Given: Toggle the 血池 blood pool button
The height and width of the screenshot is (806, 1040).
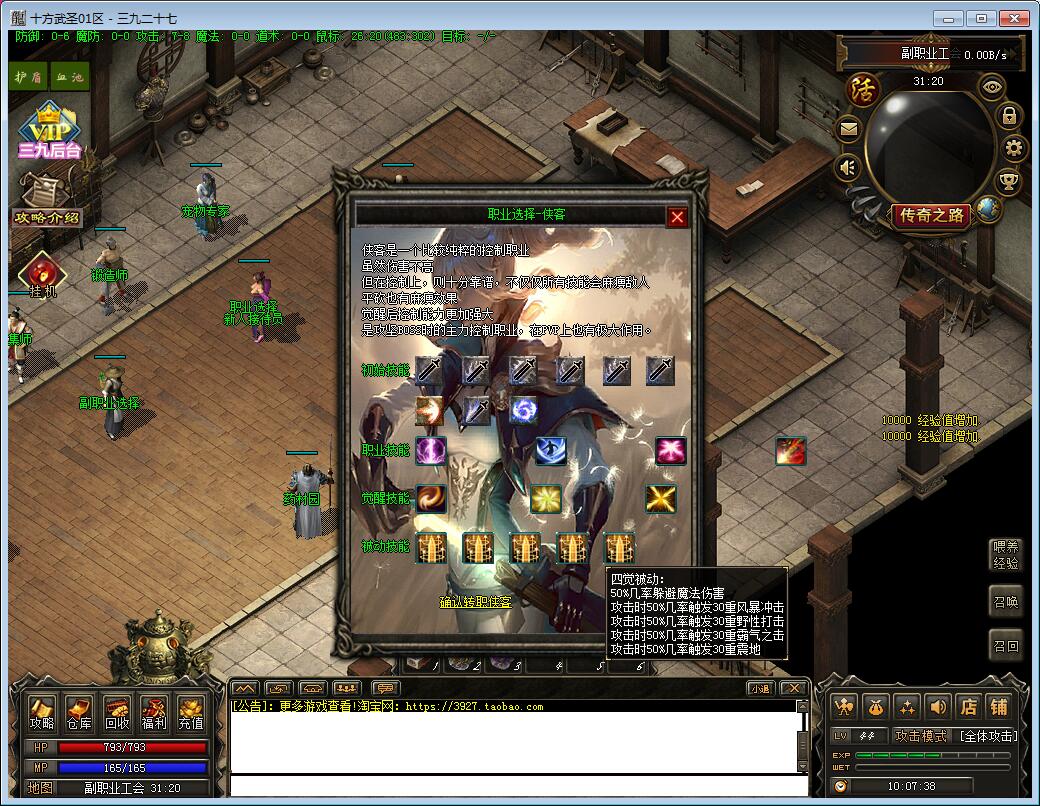Looking at the screenshot, I should pyautogui.click(x=70, y=76).
